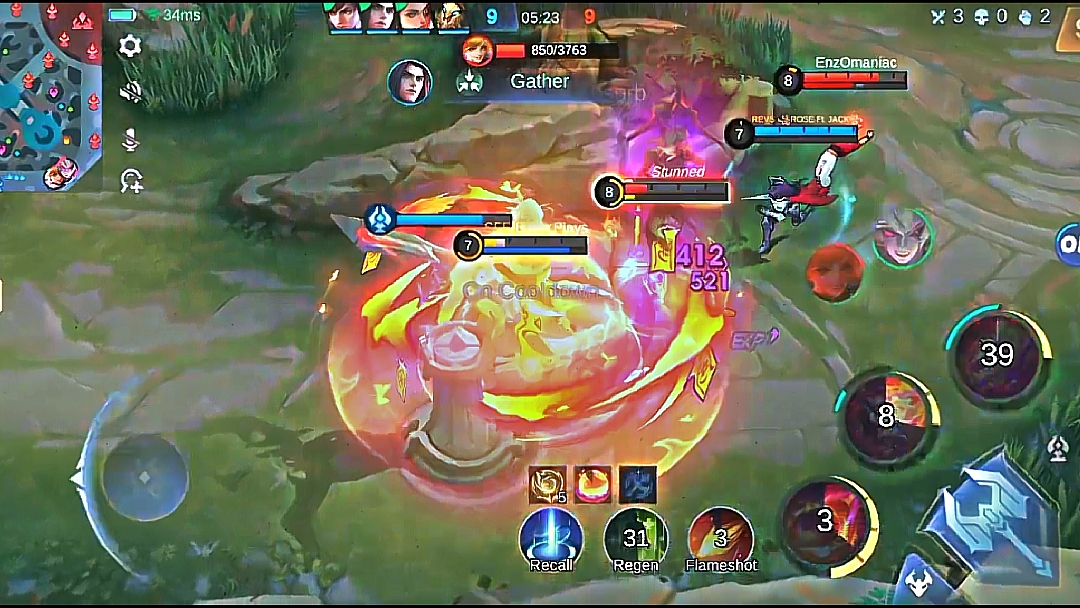Lock target on white-haired enemy hero portrait

(902, 238)
